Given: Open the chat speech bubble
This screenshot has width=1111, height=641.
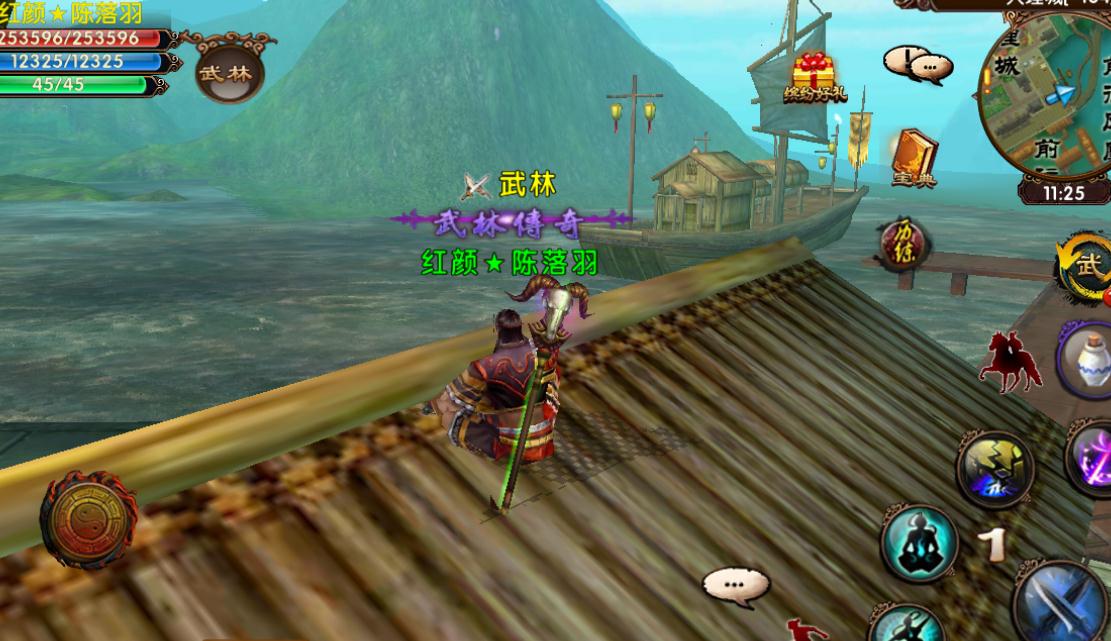Looking at the screenshot, I should point(735,586).
